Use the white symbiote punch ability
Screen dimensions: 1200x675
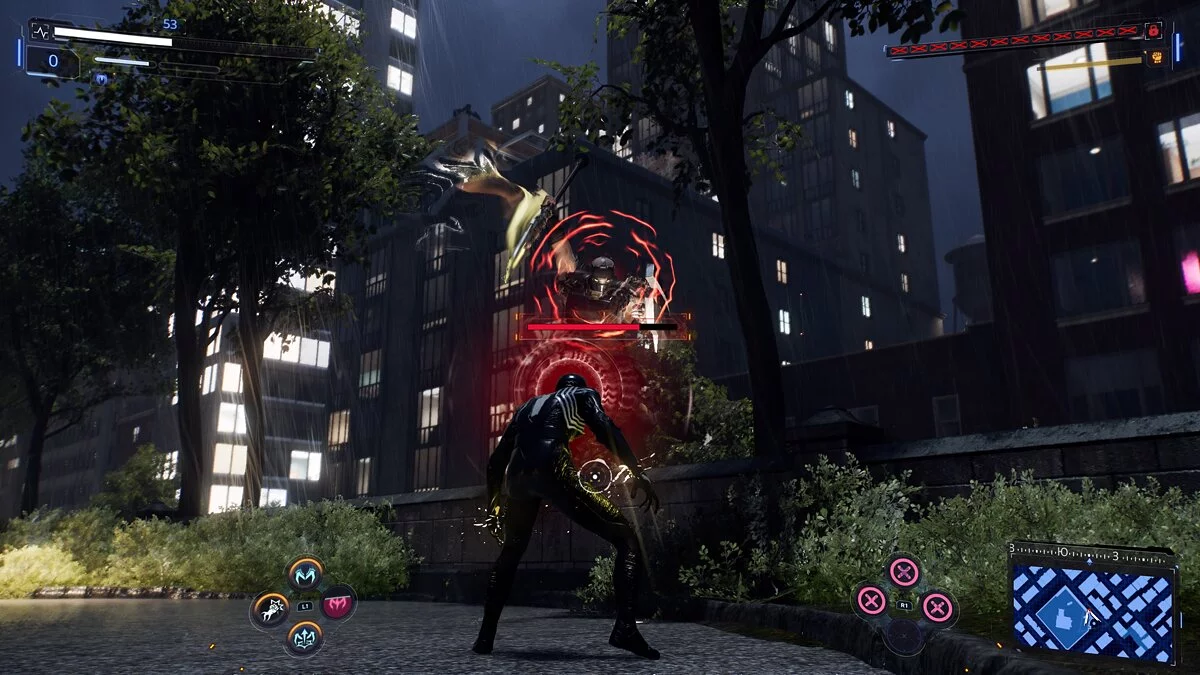click(x=270, y=607)
